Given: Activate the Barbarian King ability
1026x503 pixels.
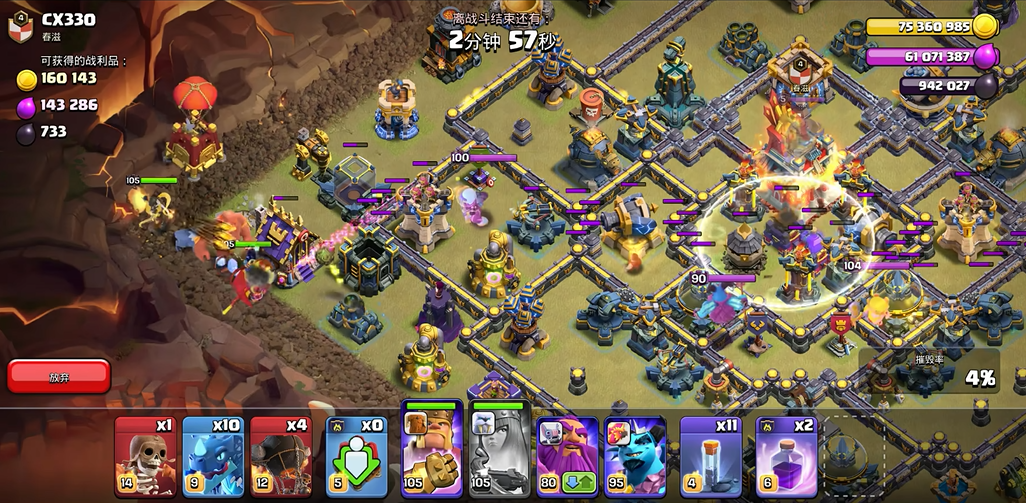Looking at the screenshot, I should (431, 450).
